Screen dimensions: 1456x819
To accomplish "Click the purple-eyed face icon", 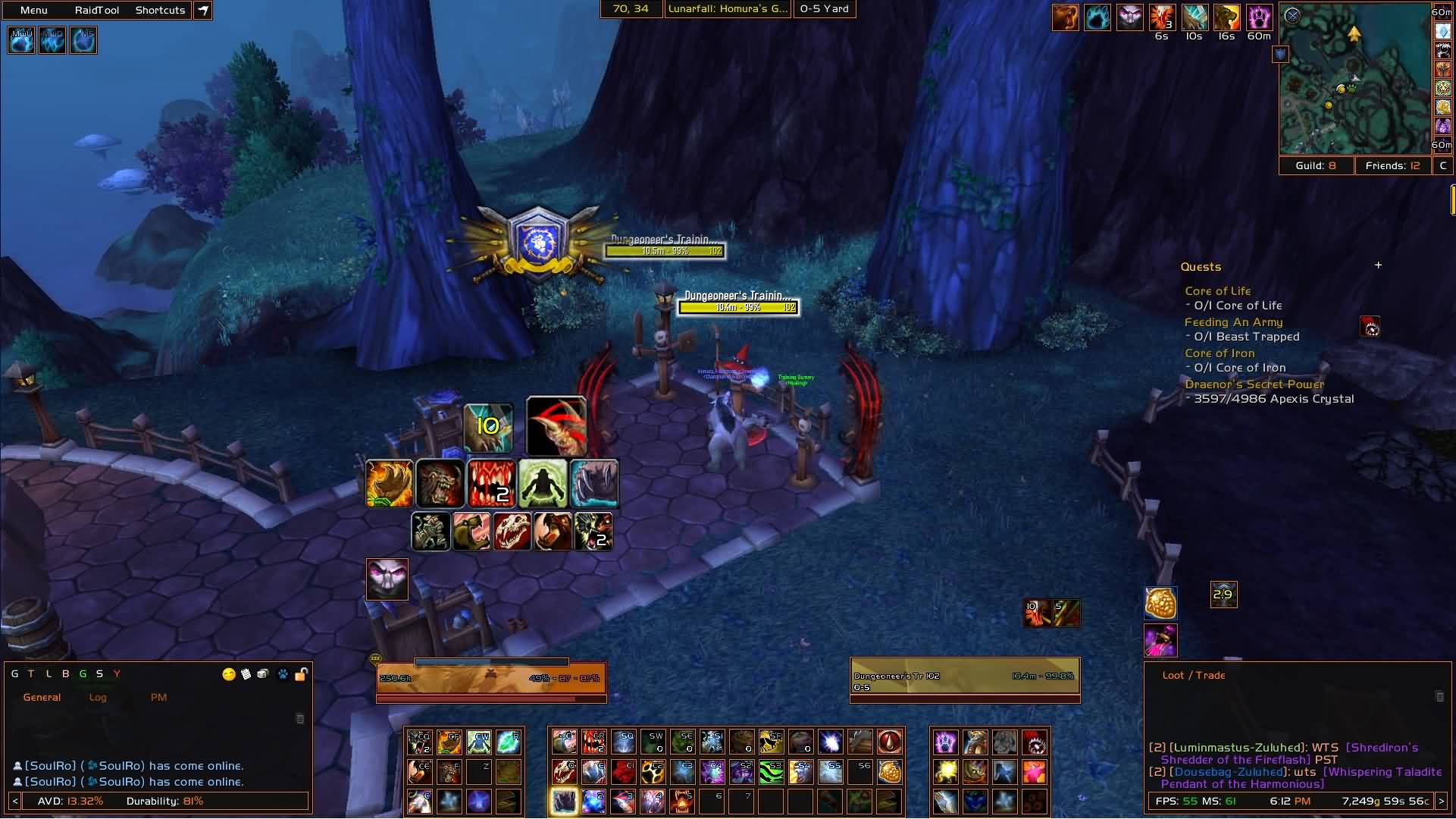I will (x=387, y=579).
